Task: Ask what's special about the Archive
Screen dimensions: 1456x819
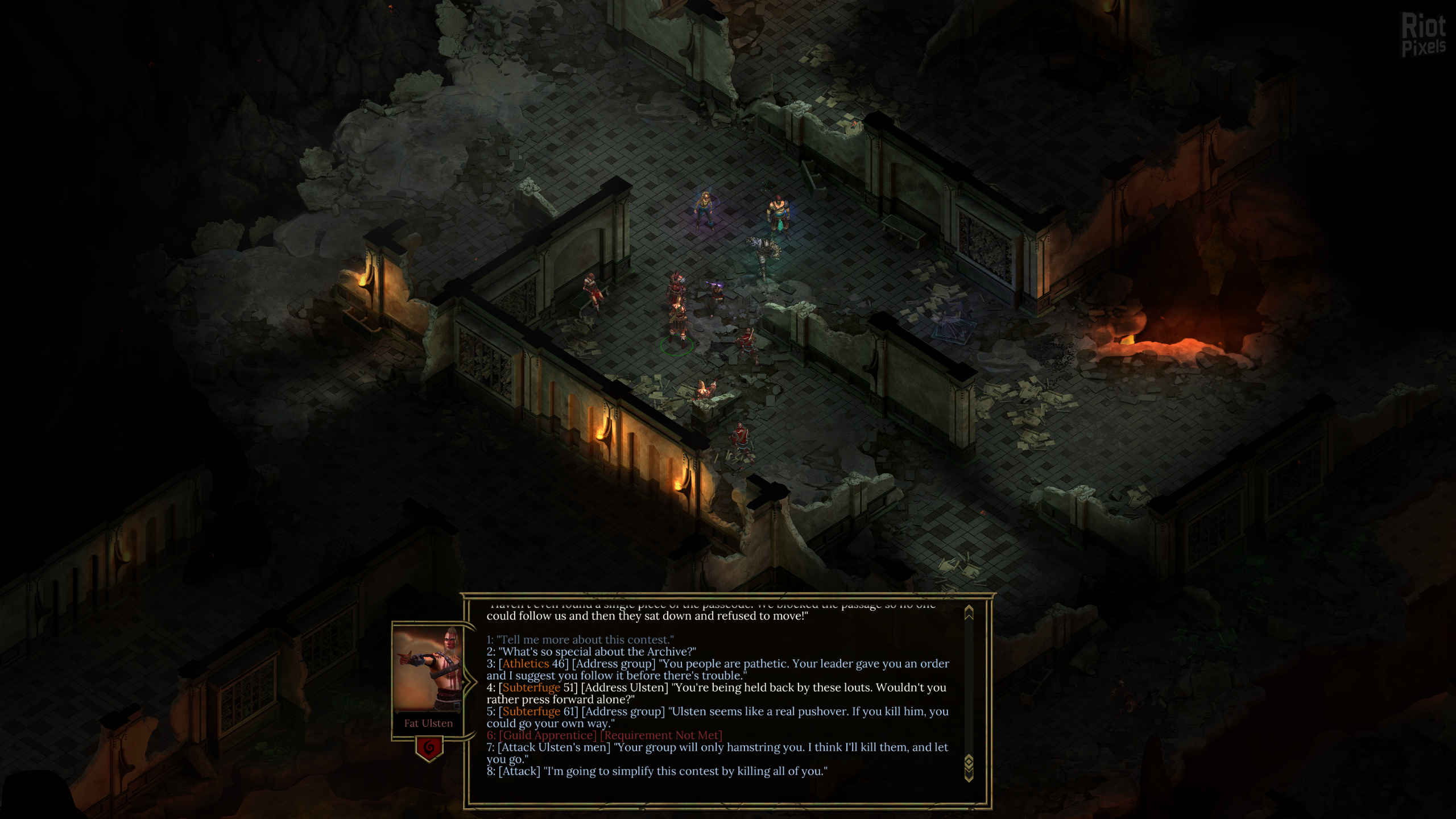Action: tap(591, 652)
